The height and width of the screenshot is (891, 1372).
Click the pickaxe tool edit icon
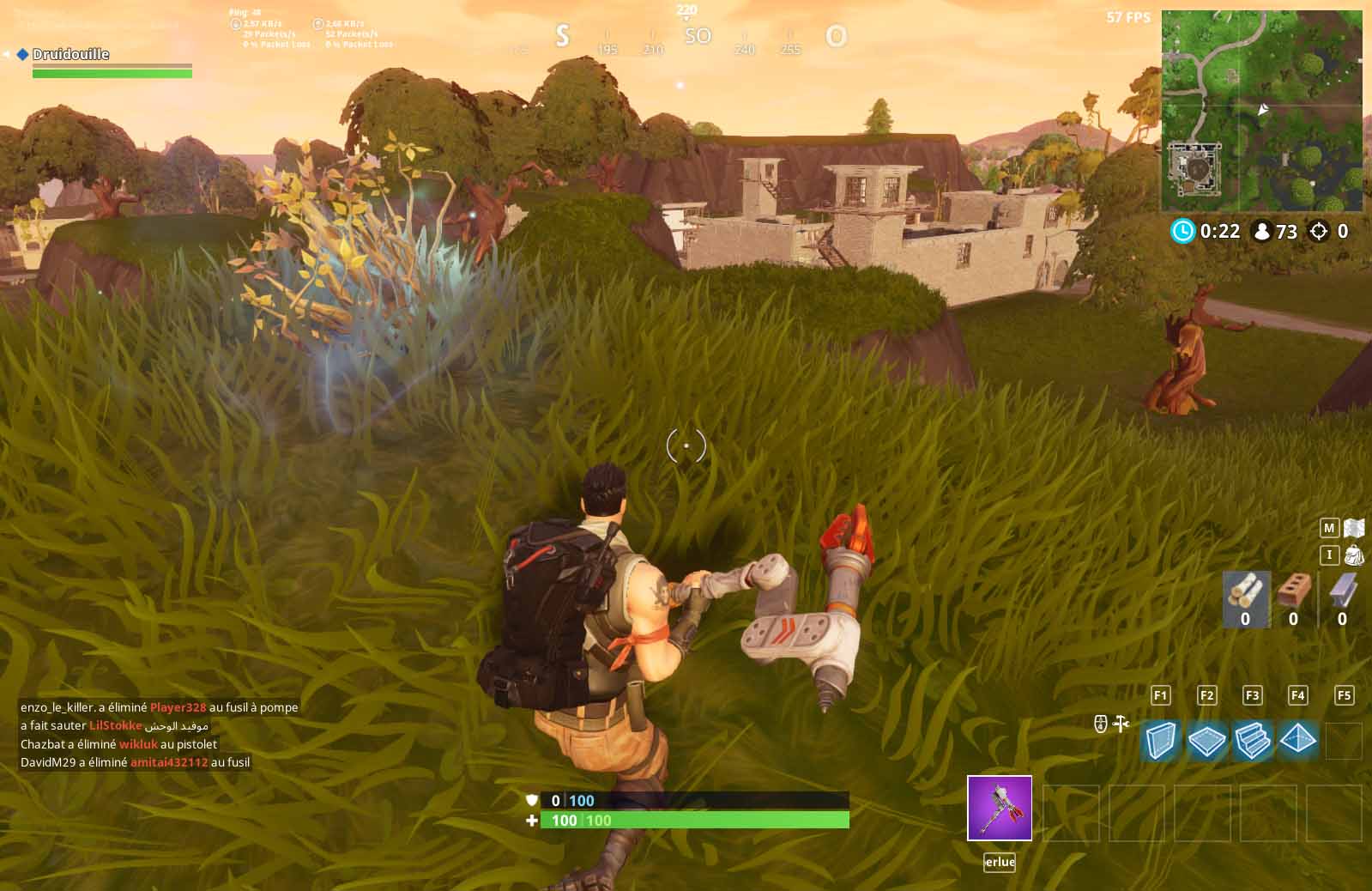[x=1121, y=724]
